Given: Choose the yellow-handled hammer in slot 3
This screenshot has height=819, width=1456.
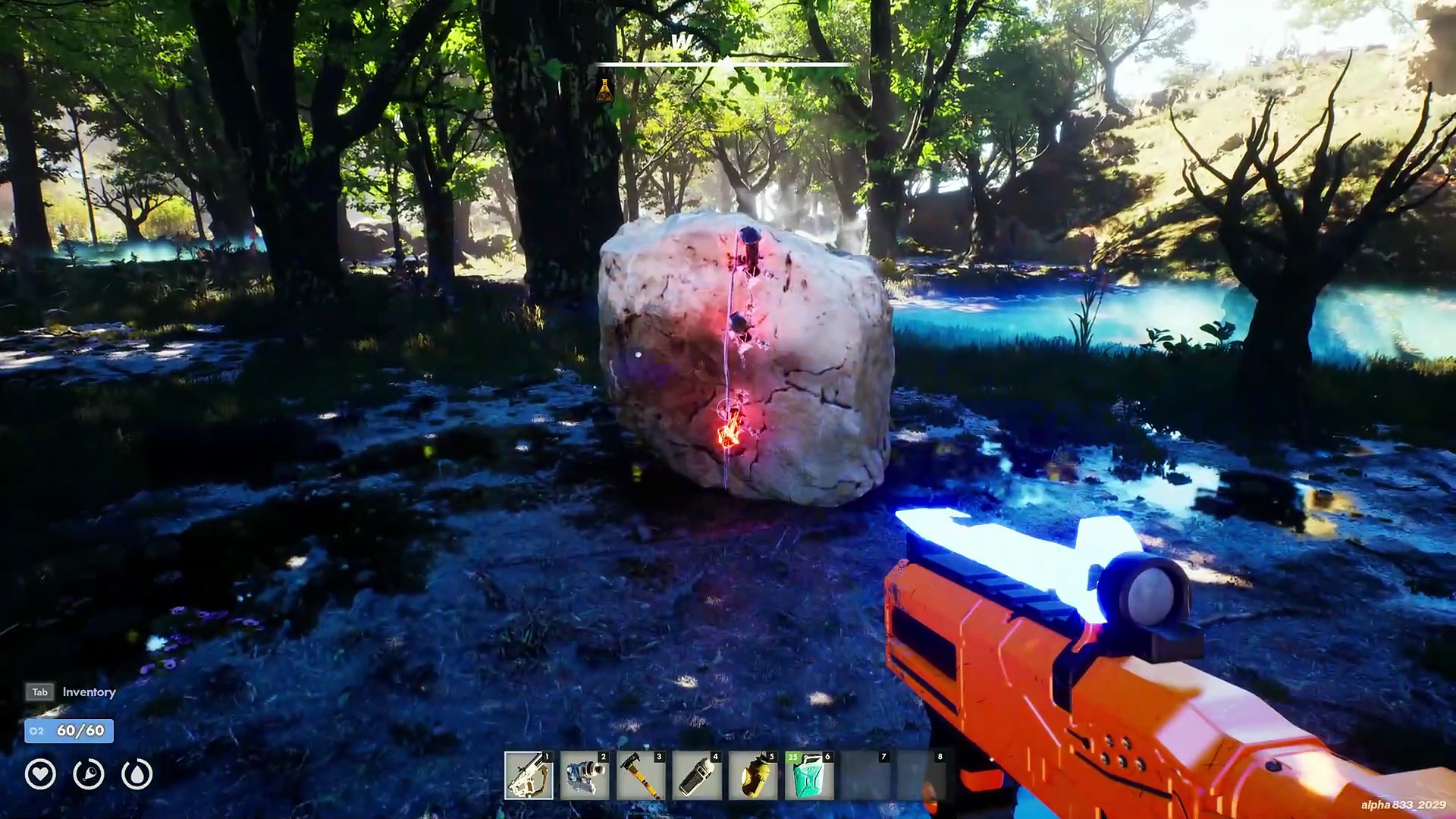Looking at the screenshot, I should coord(641,776).
